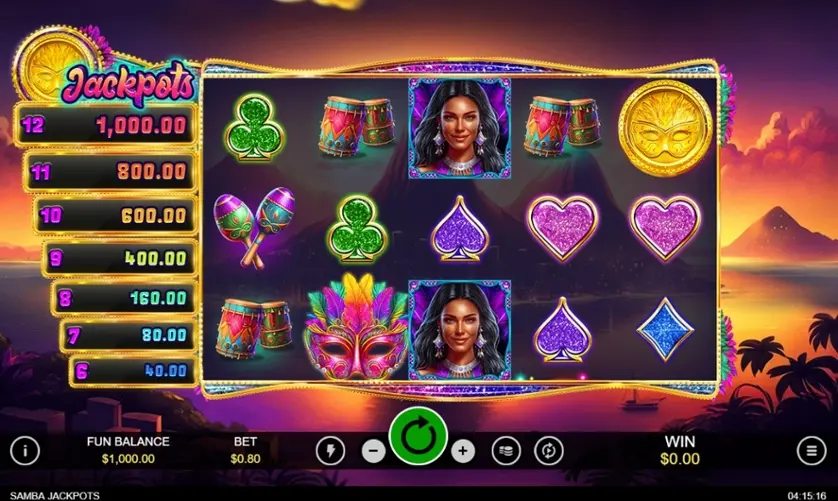Decrease the bet with the minus button

click(x=374, y=450)
